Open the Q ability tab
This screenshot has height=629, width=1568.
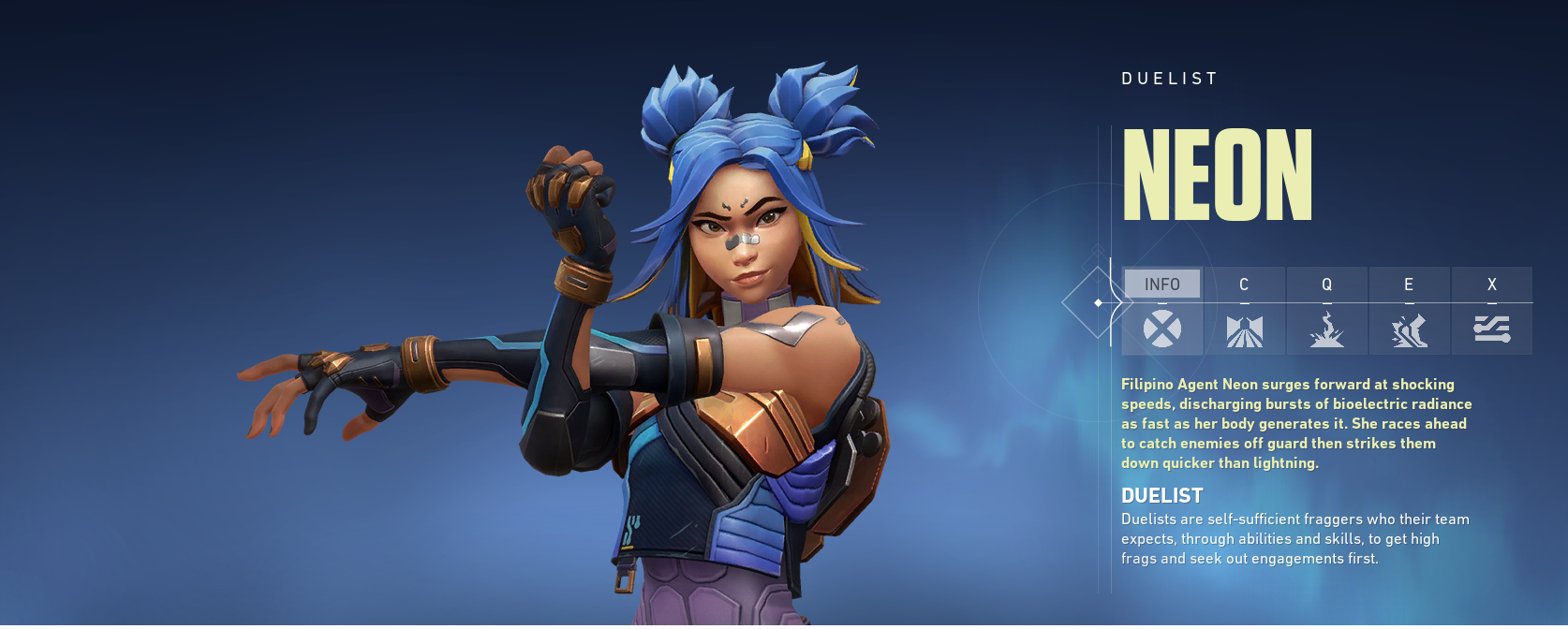point(1326,310)
